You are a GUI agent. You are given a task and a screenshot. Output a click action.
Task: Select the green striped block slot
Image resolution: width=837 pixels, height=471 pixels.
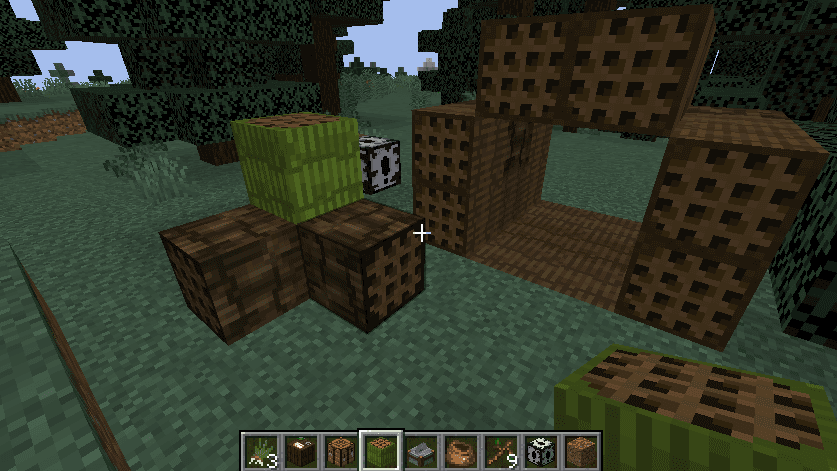click(x=380, y=451)
